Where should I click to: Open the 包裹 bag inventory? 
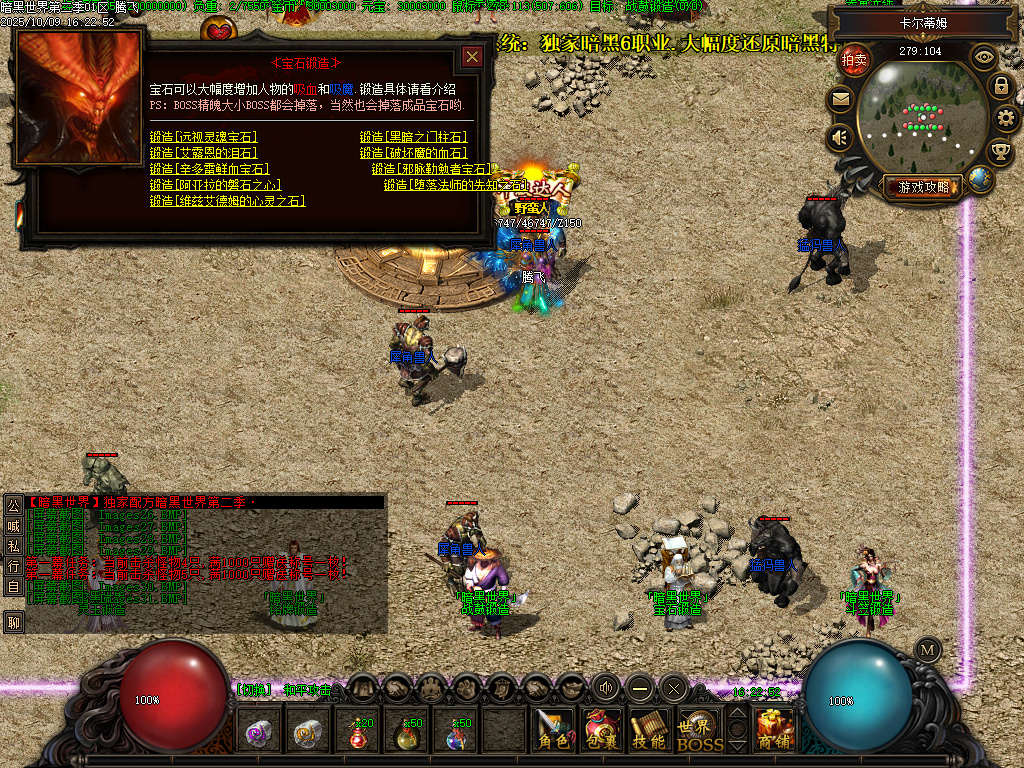[x=601, y=731]
